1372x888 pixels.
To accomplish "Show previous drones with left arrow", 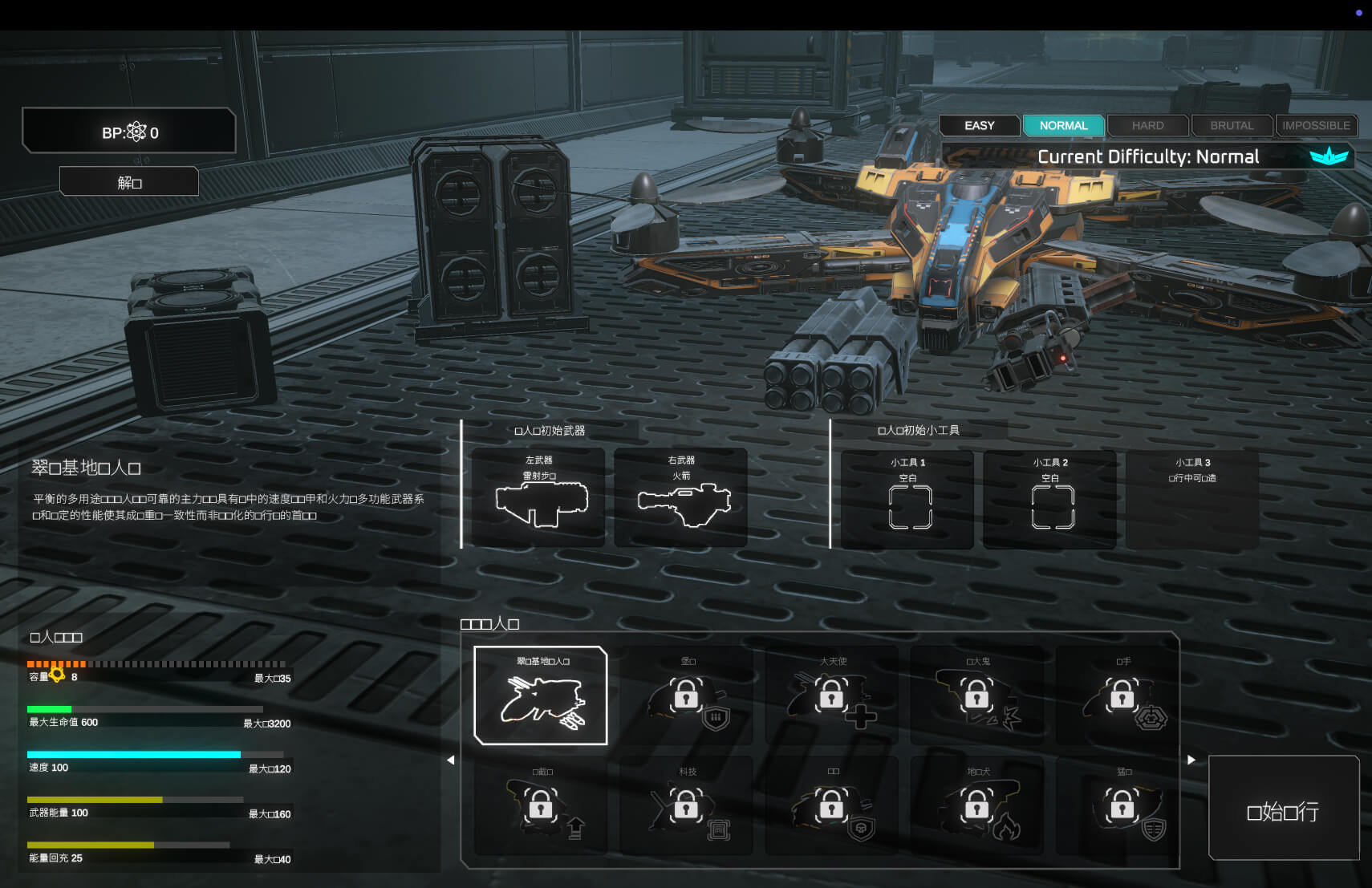I will click(450, 760).
